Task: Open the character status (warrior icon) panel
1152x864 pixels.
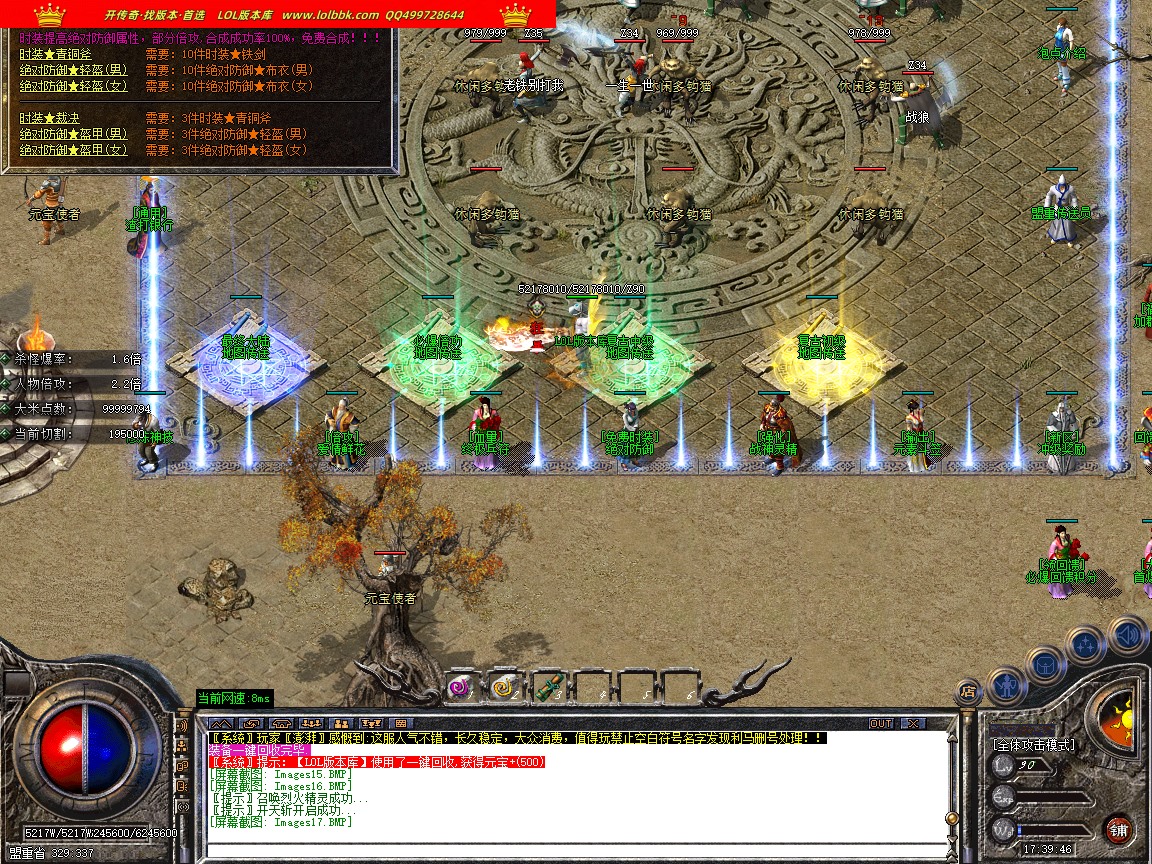Action: 1006,685
